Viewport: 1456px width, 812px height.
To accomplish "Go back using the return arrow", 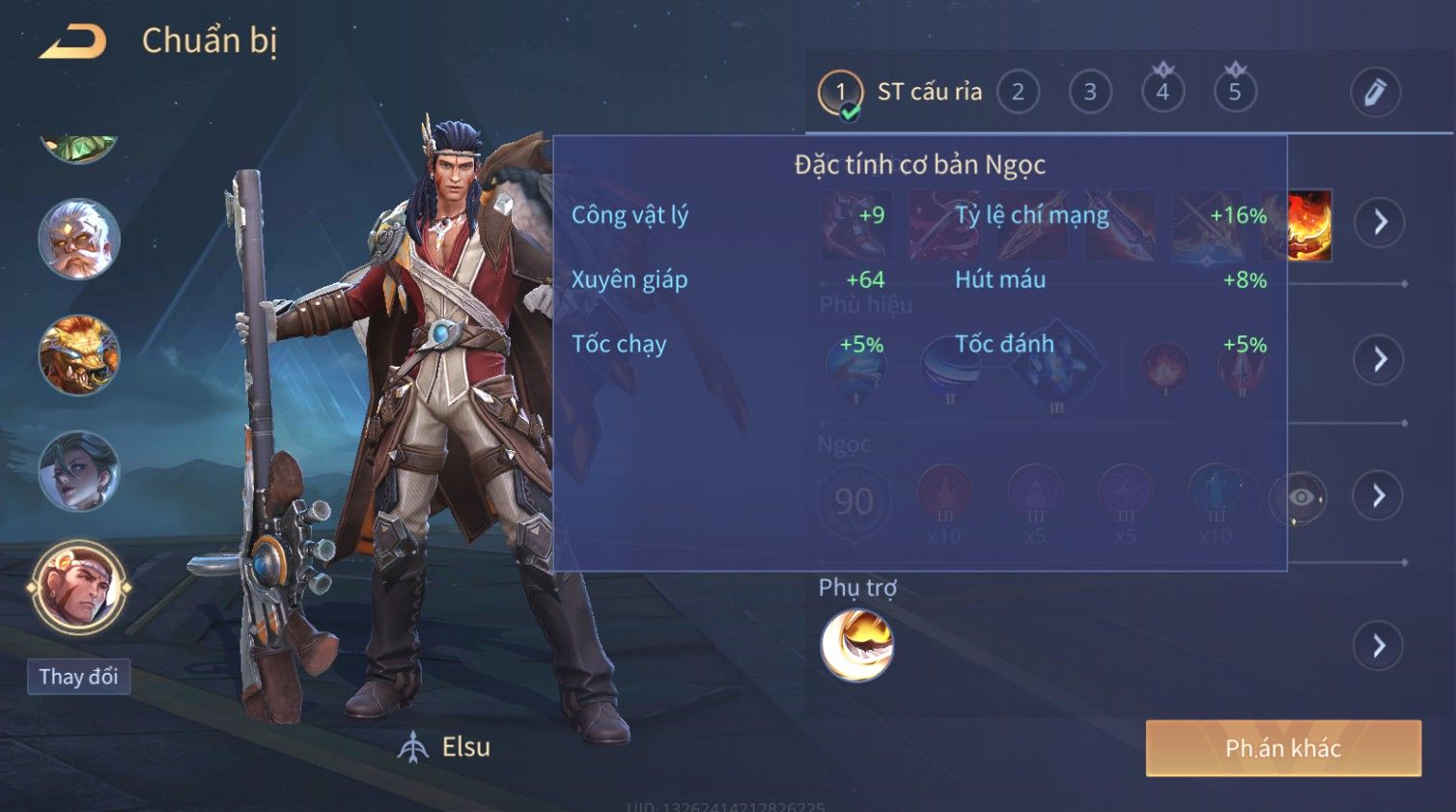I will click(72, 42).
